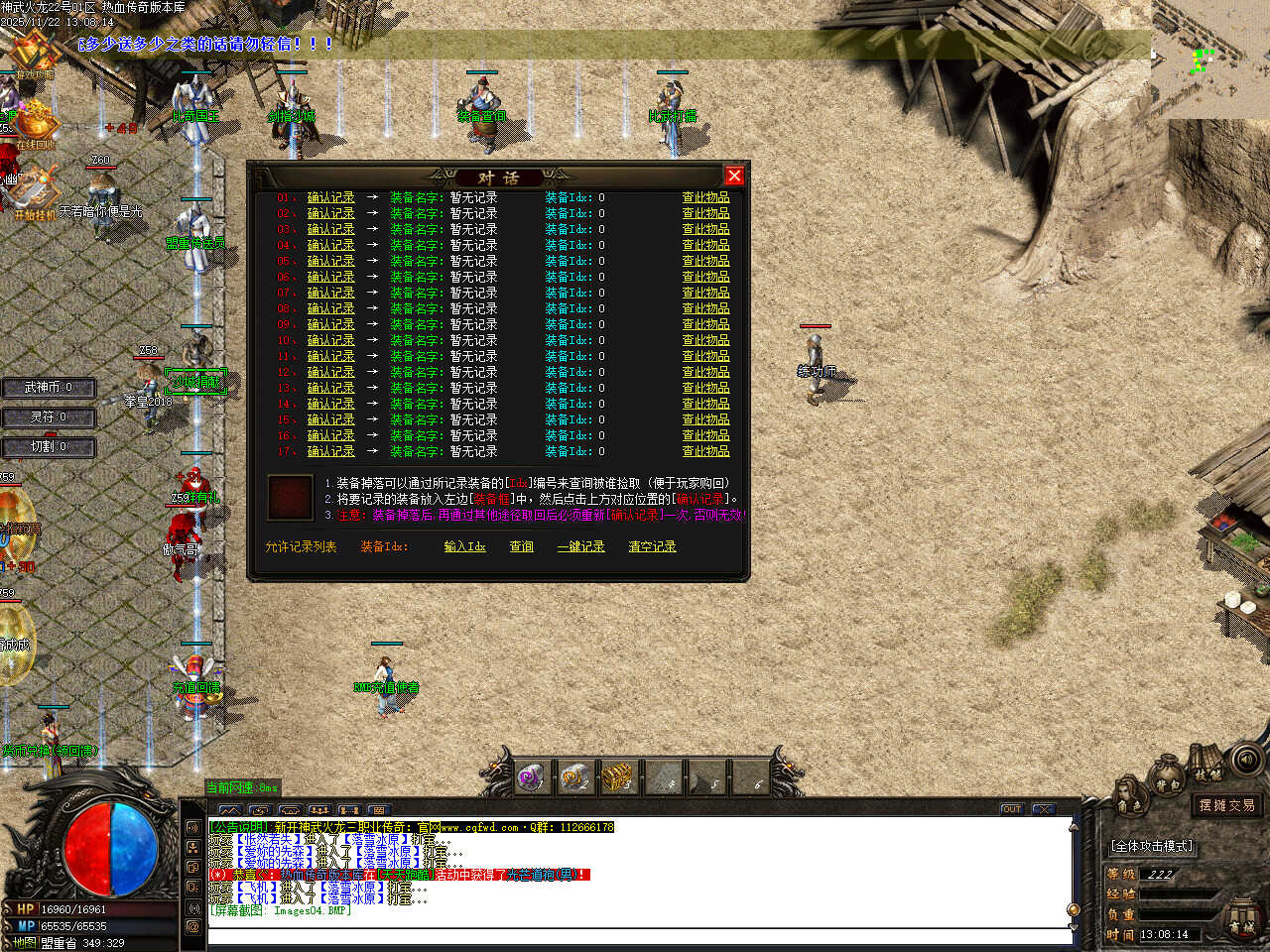Screen dimensions: 1270x952
Task: Click 查出物品 on row 17
Action: click(705, 451)
